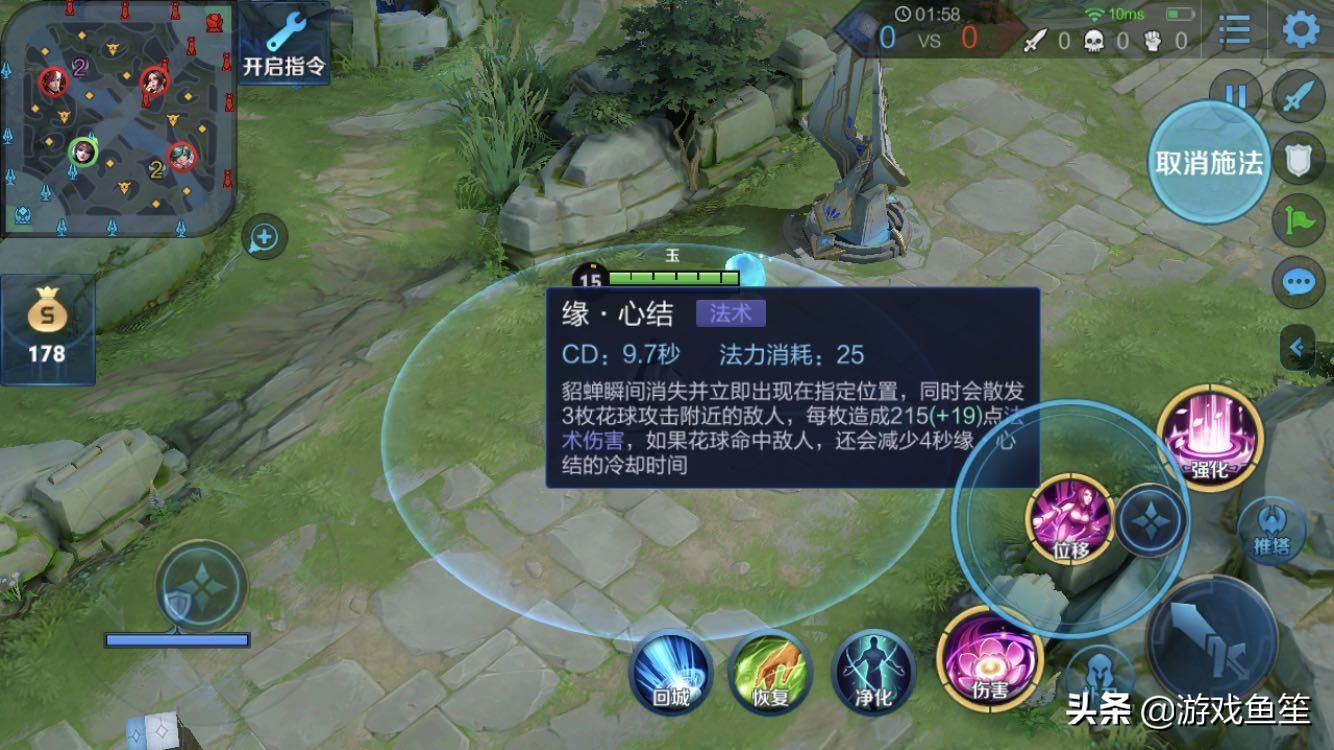
Task: Toggle minimap zoom with the plus icon
Action: (262, 237)
